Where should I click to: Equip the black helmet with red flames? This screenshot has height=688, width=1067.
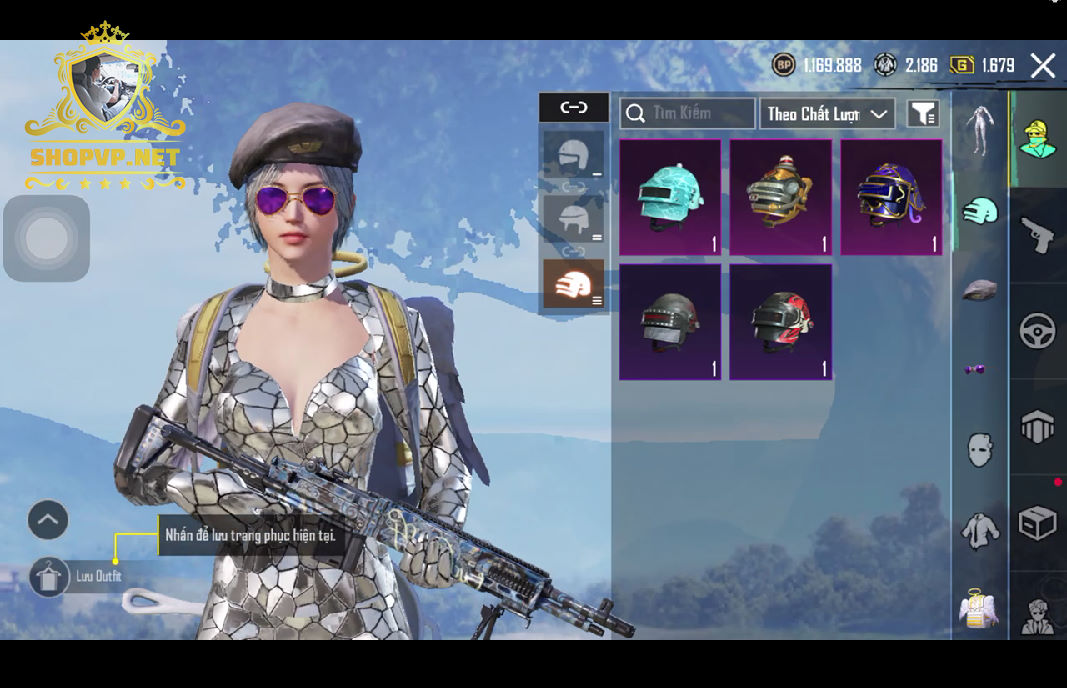[780, 322]
